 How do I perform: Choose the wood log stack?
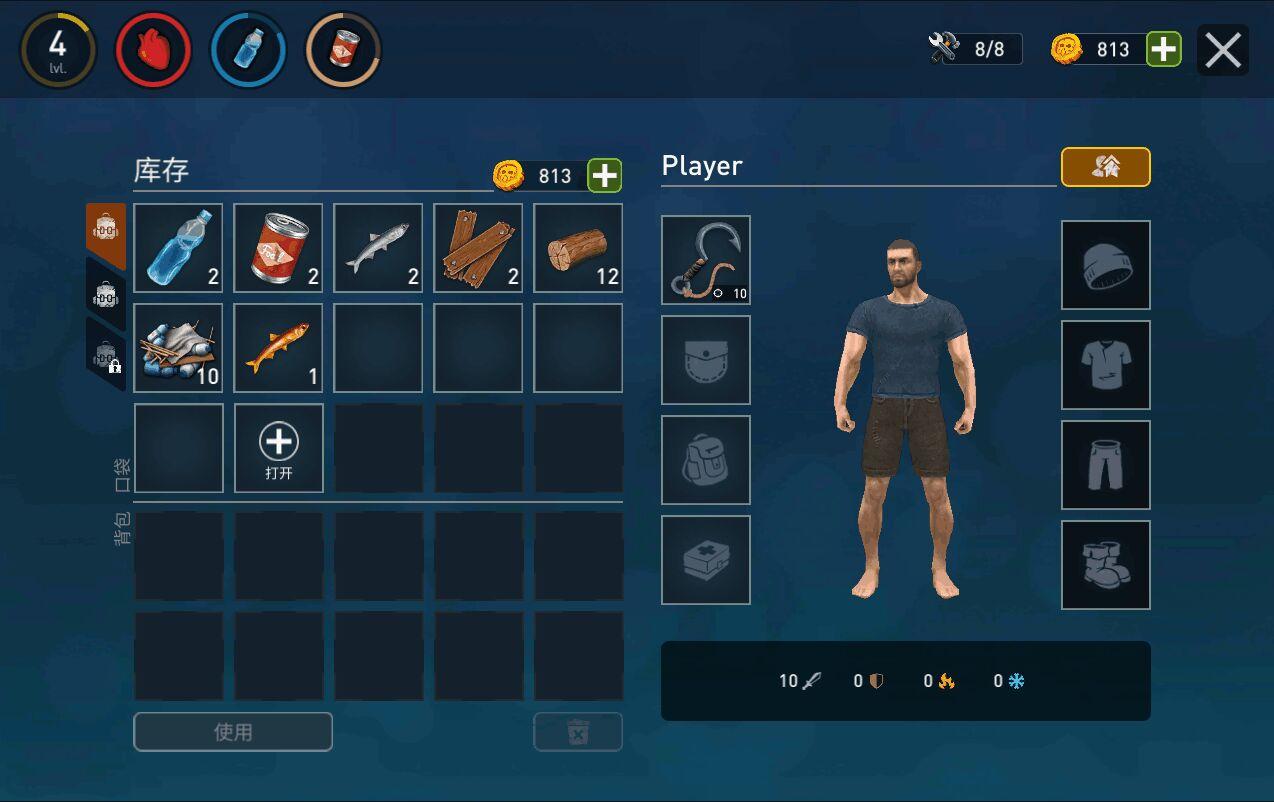point(578,248)
